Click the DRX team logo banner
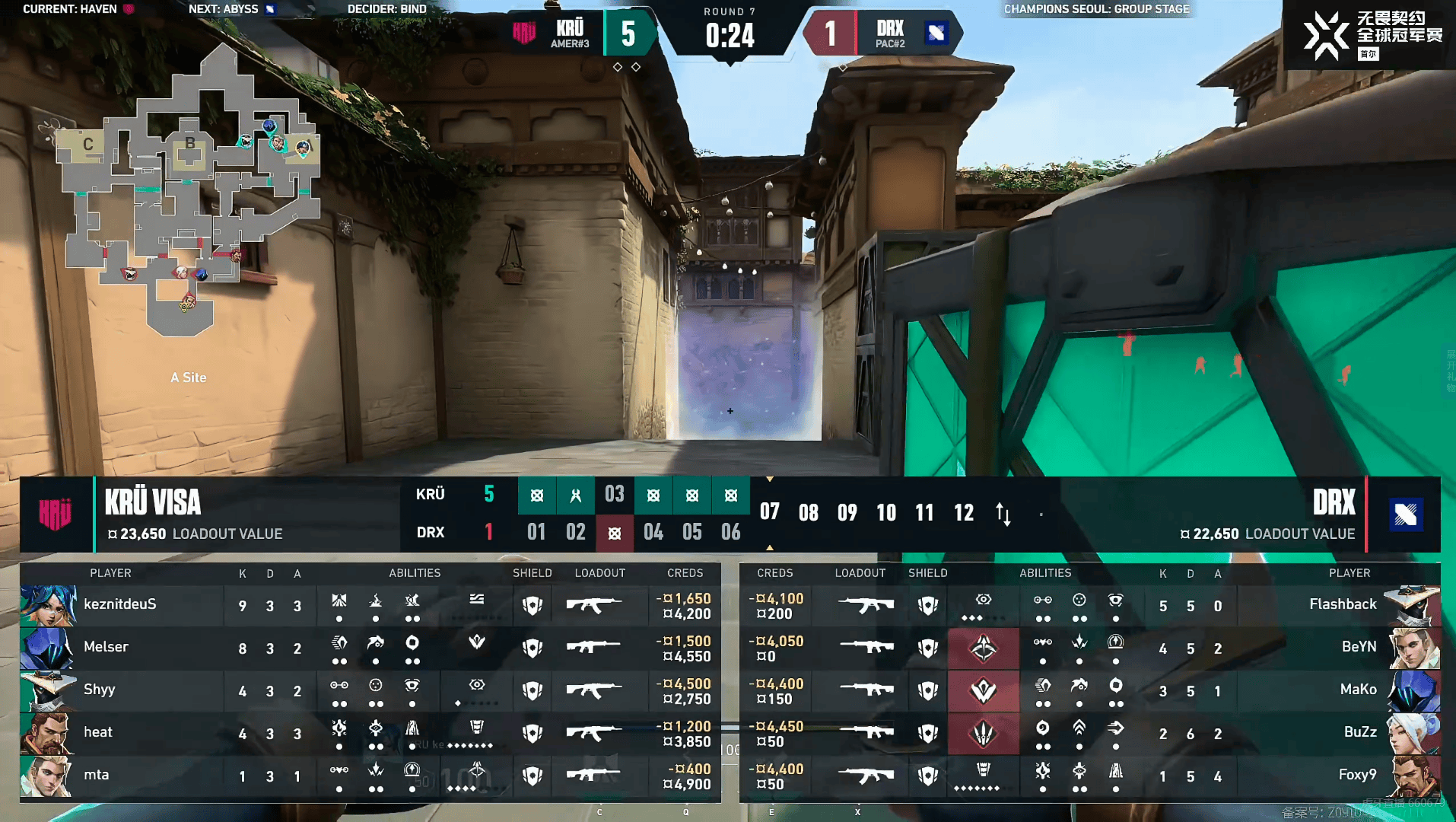1456x822 pixels. coord(1404,515)
